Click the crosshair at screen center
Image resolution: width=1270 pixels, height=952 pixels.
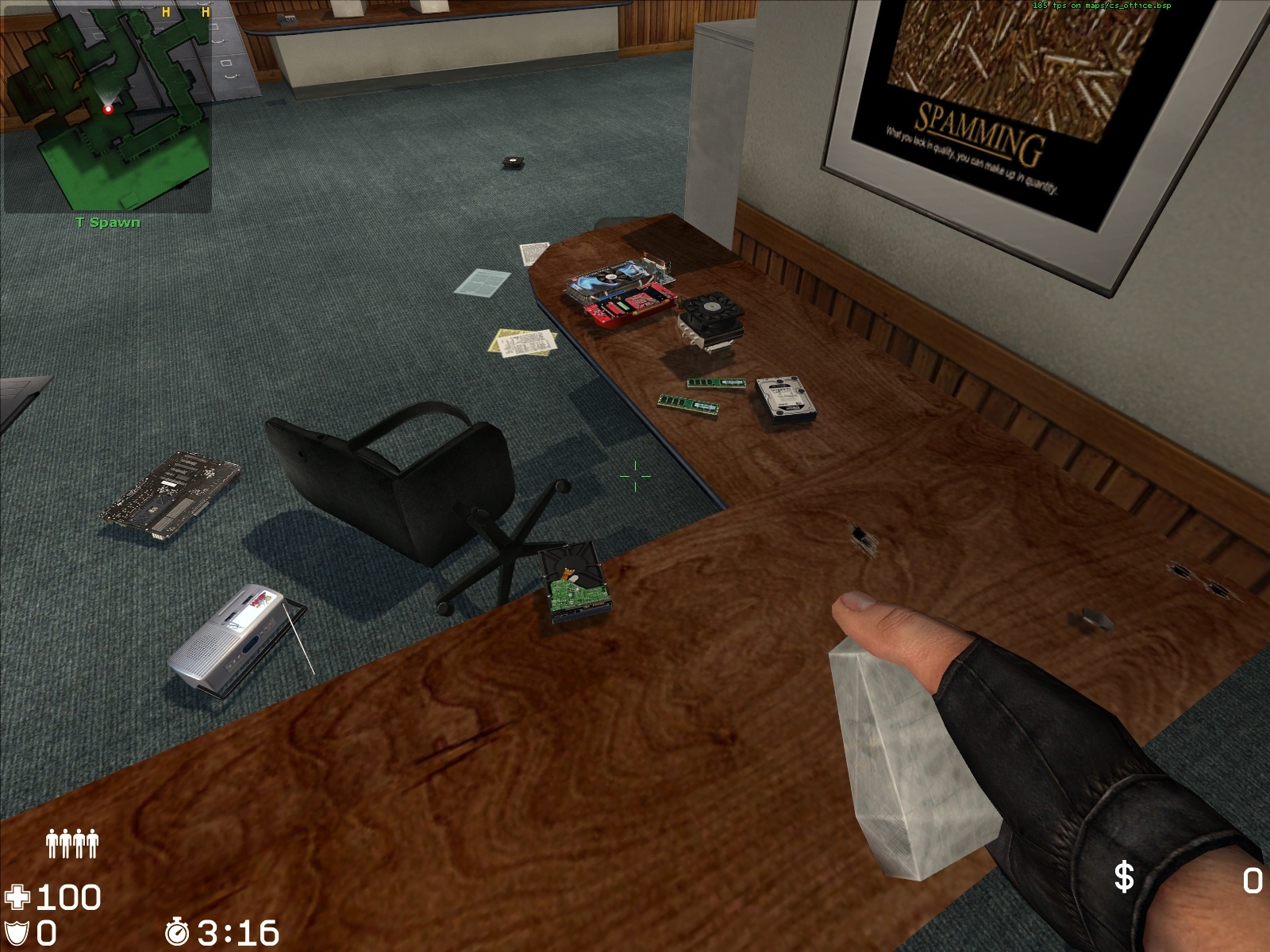[634, 475]
